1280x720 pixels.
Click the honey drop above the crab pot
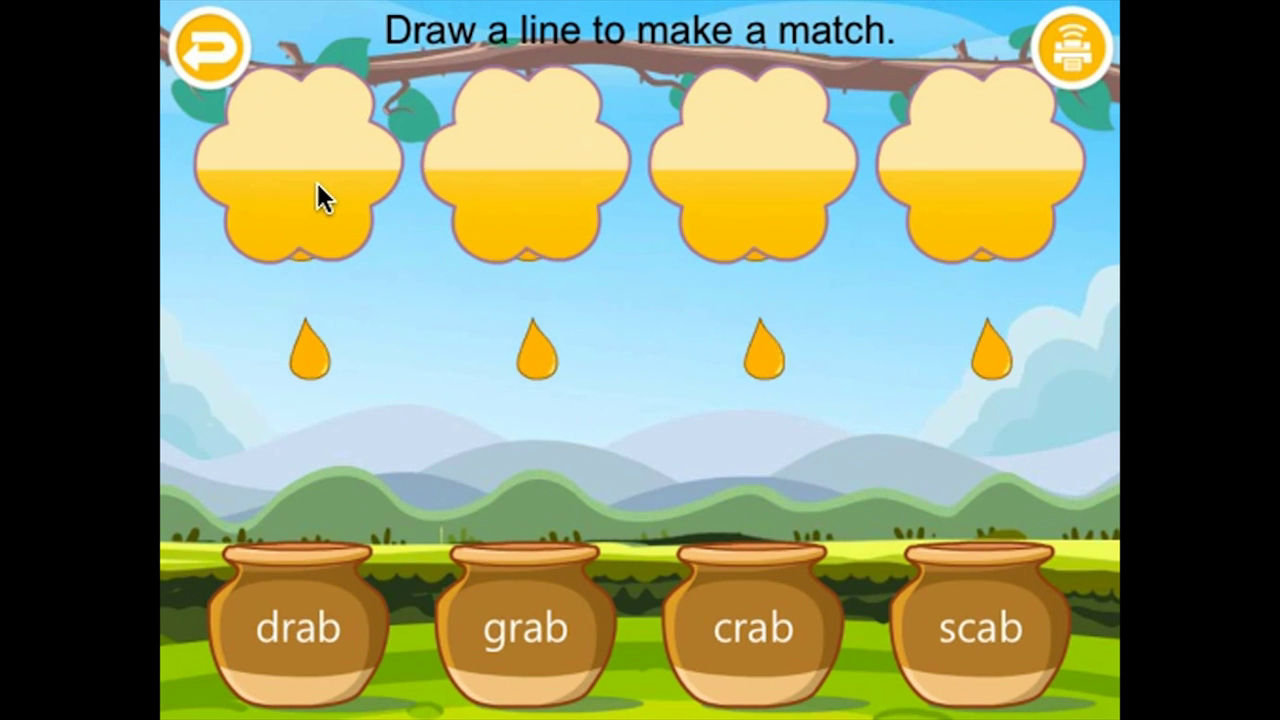pos(763,350)
